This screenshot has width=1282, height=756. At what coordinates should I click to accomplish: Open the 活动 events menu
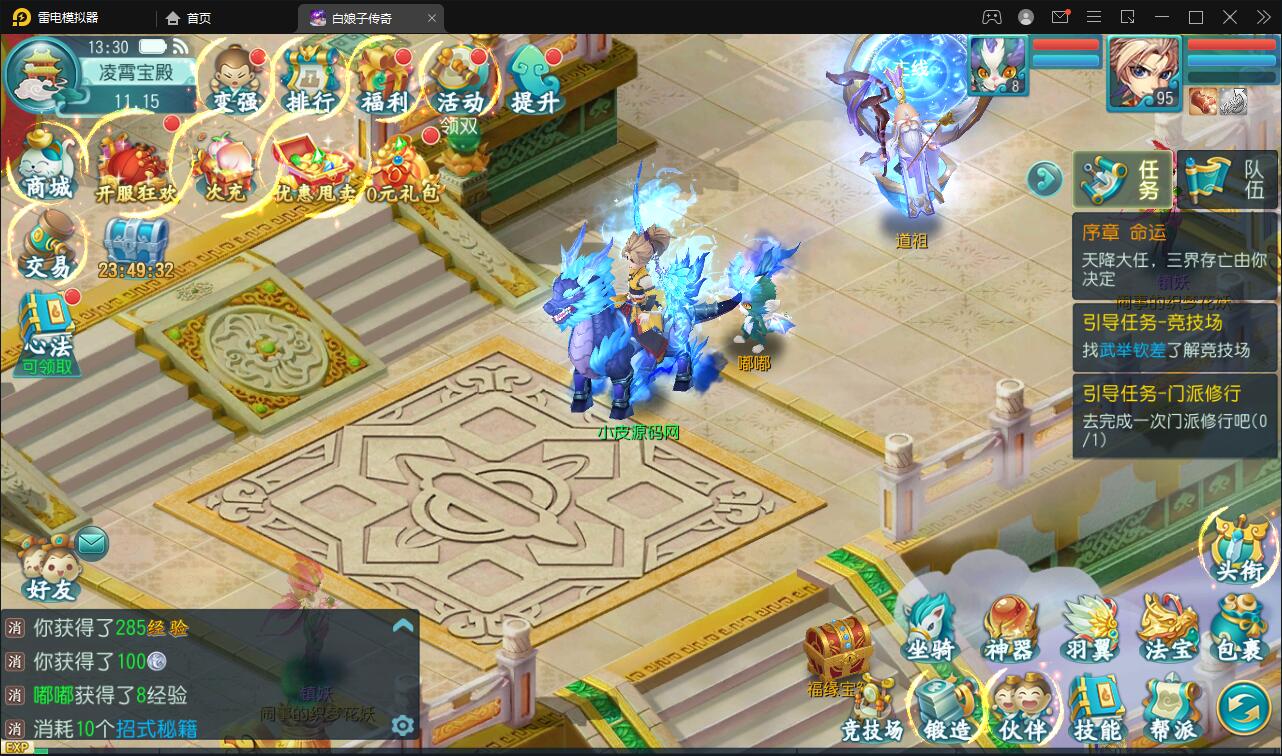point(460,79)
